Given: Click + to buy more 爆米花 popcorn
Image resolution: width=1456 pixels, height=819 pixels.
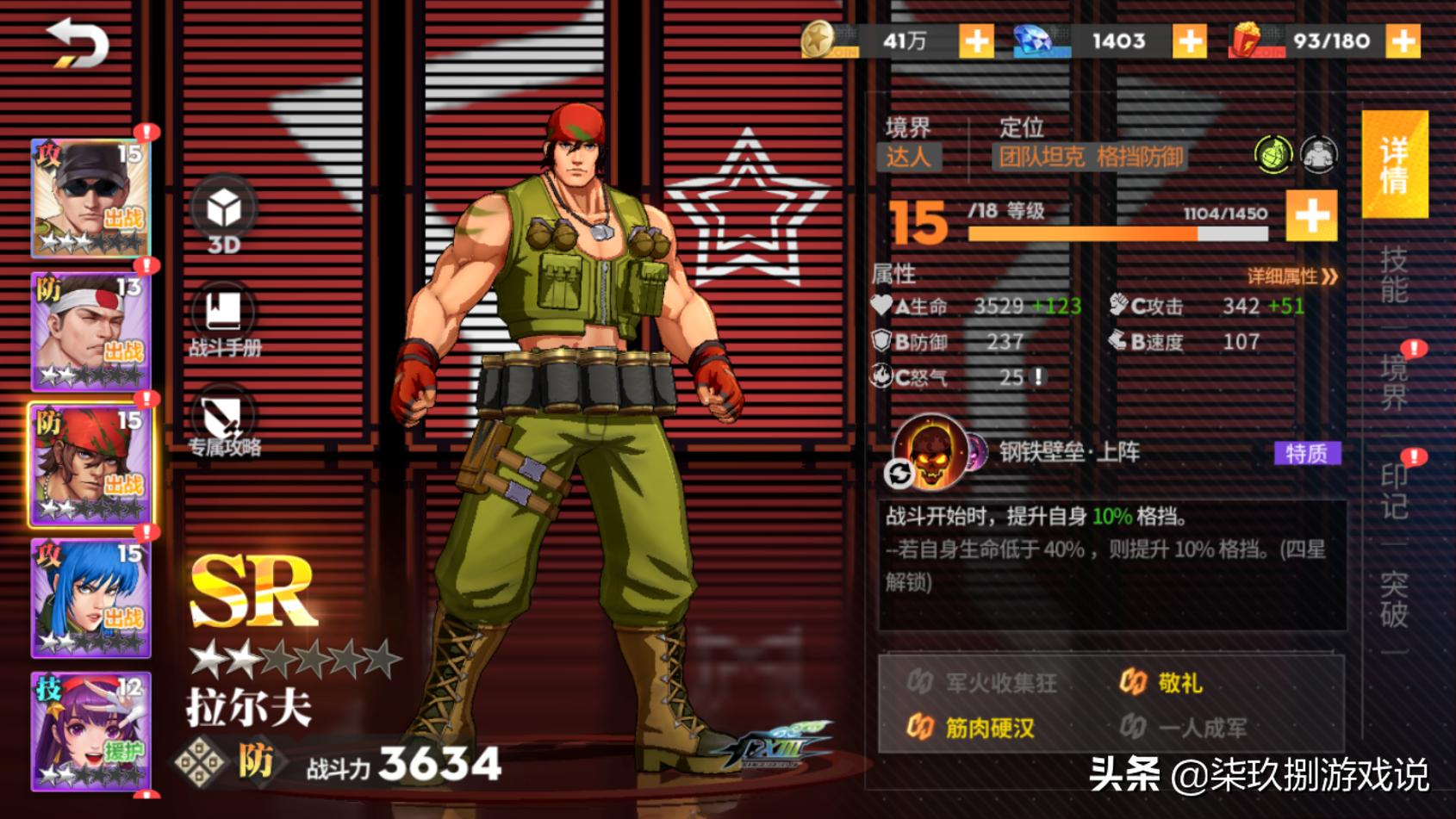Looking at the screenshot, I should pos(1403,40).
